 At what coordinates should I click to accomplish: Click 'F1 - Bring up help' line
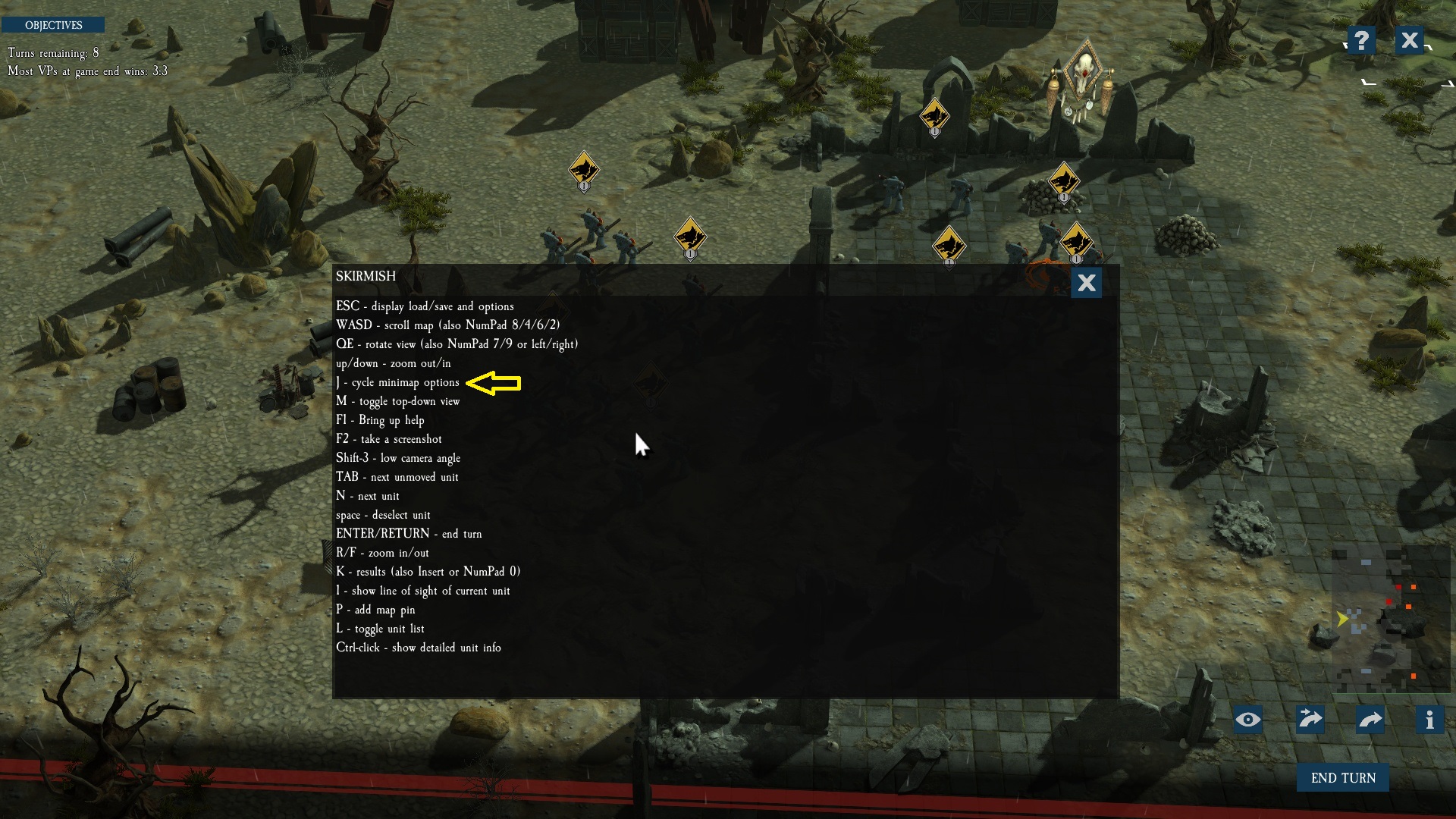(381, 420)
